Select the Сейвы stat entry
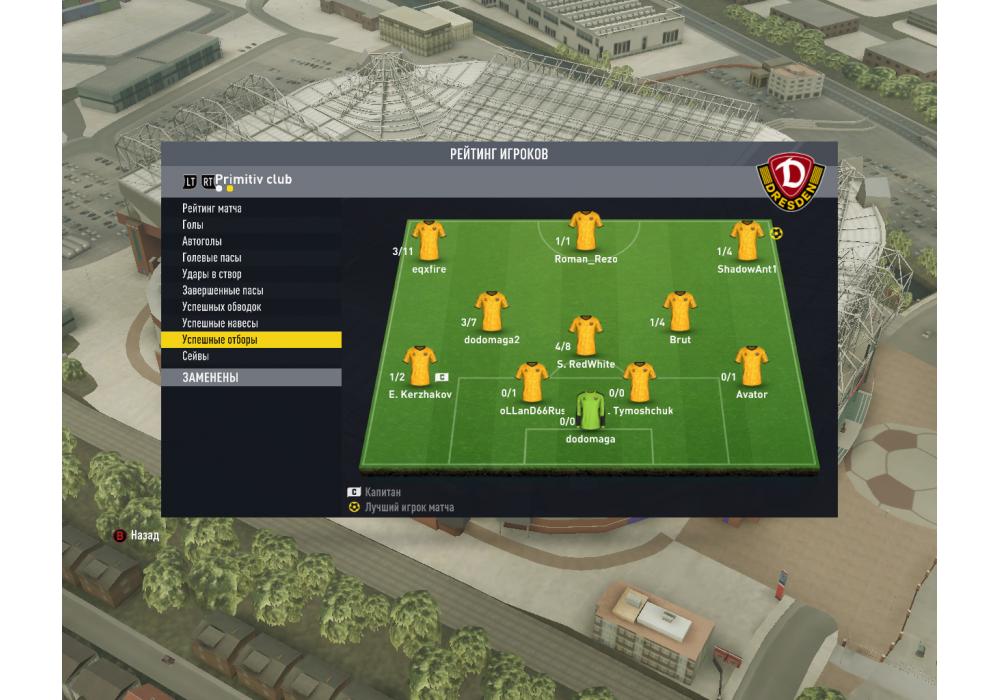The height and width of the screenshot is (700, 1000). pyautogui.click(x=195, y=357)
